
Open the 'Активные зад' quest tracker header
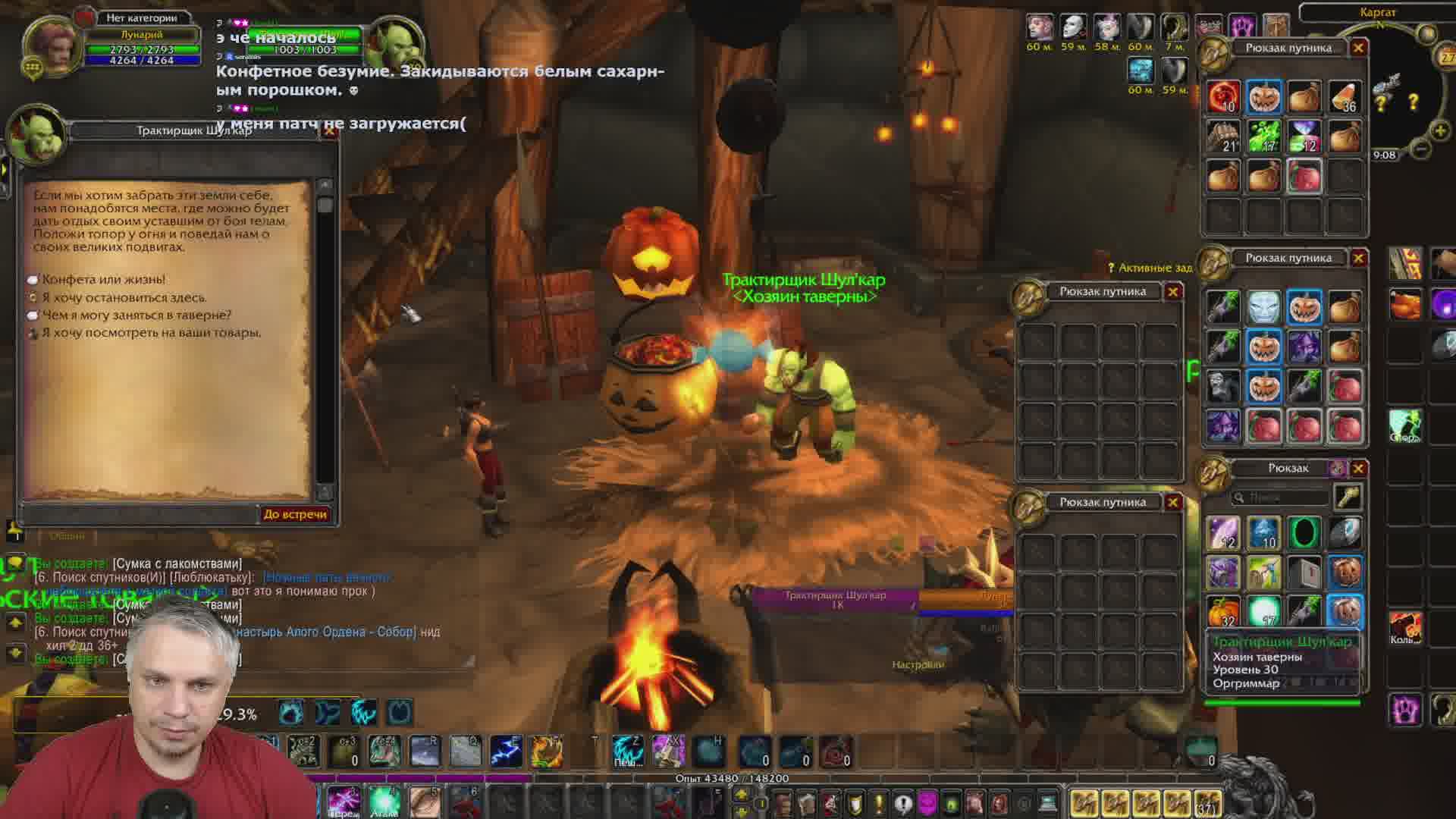1150,268
